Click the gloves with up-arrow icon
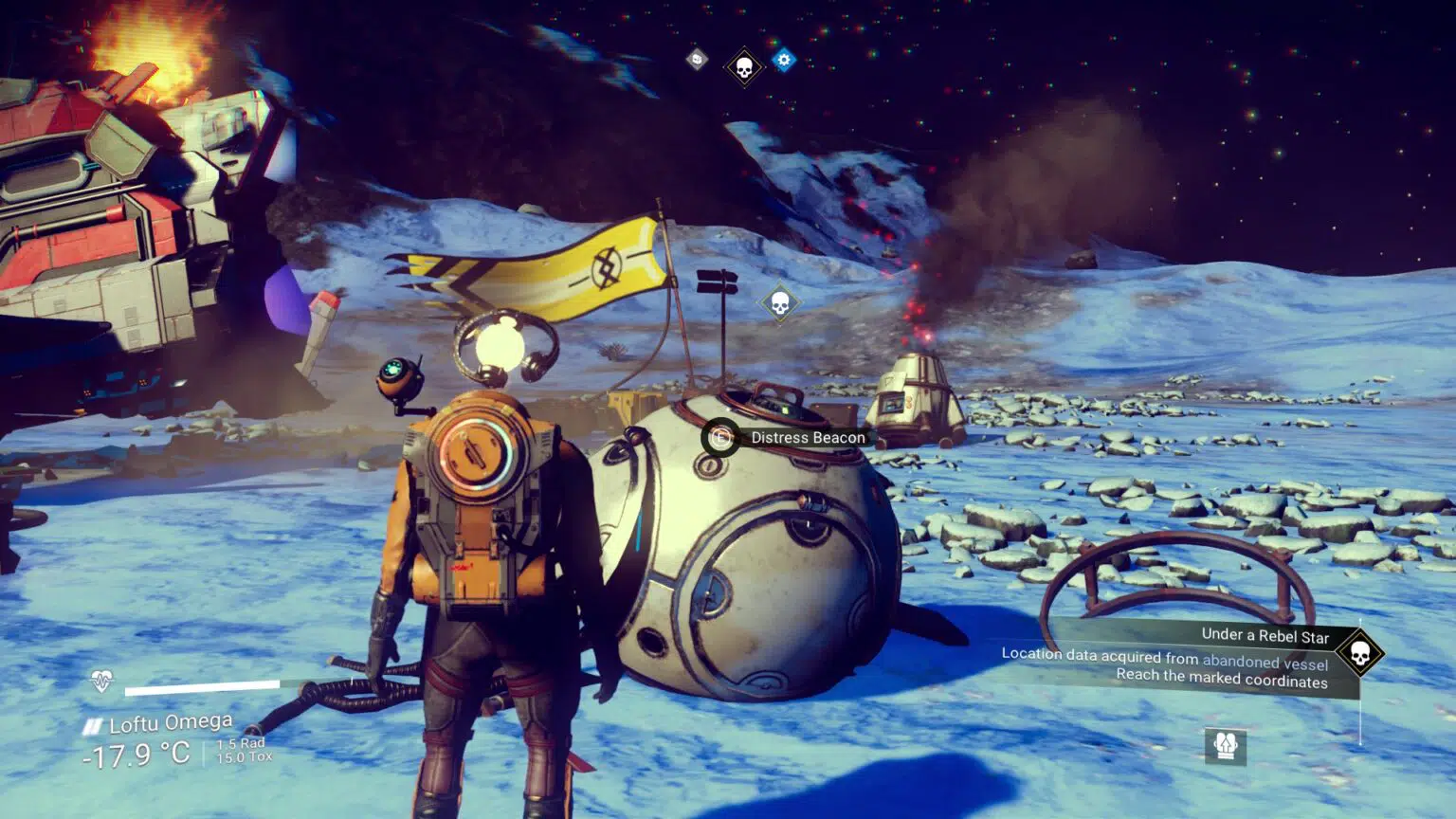This screenshot has height=819, width=1456. point(1226,745)
